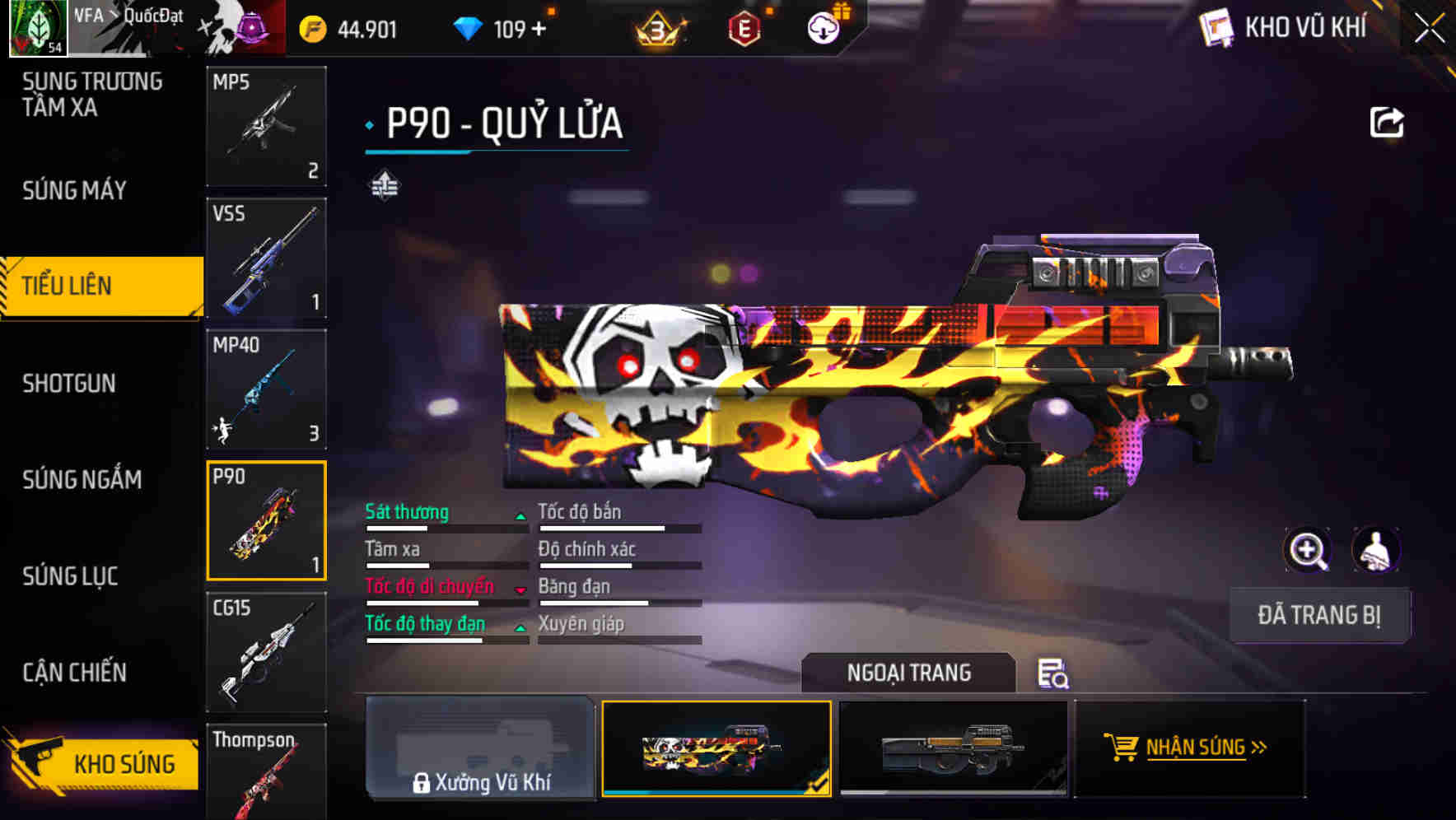1456x820 pixels.
Task: Click the share weapon icon
Action: (x=1387, y=121)
